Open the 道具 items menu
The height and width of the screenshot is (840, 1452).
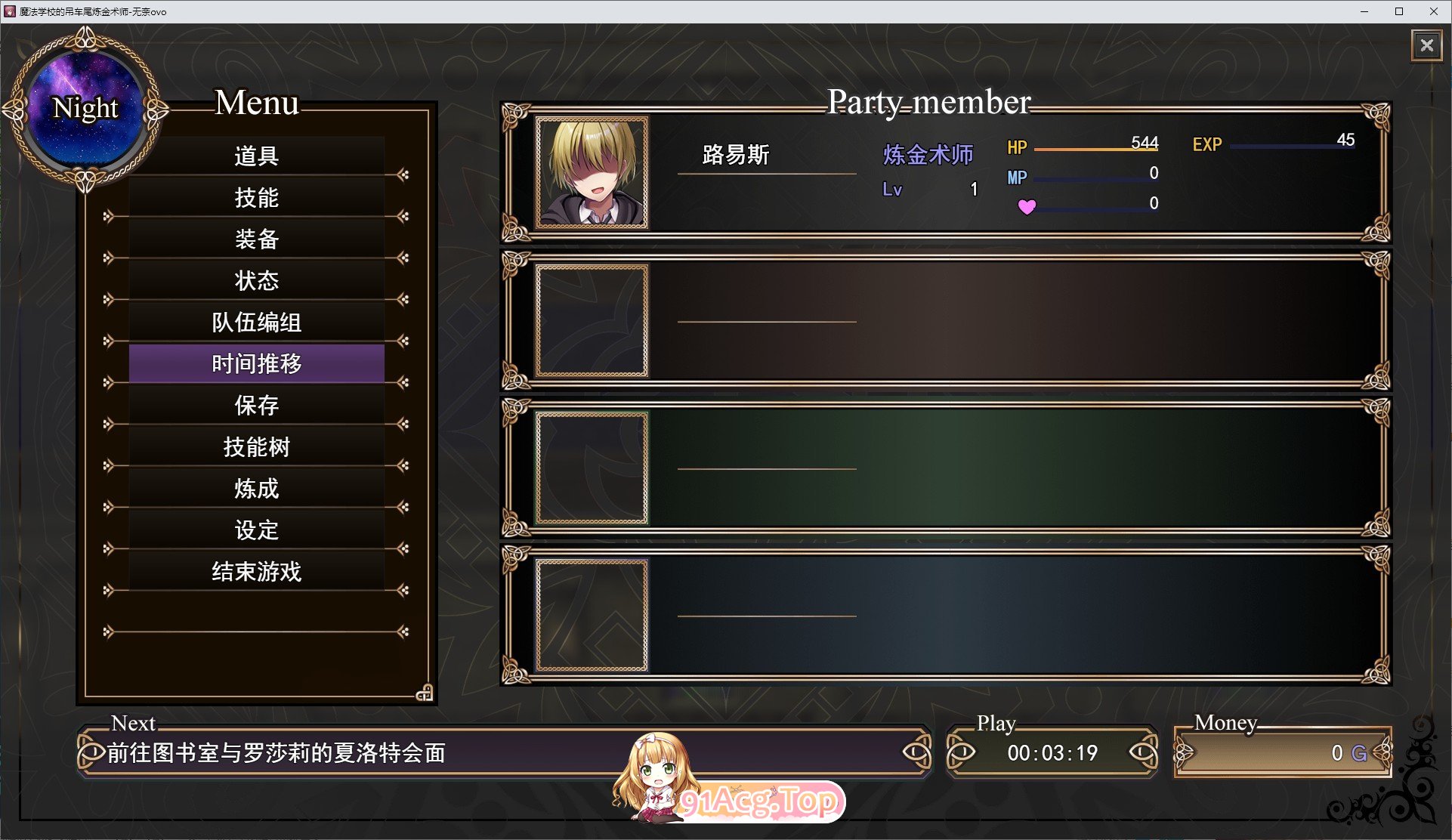click(x=256, y=156)
